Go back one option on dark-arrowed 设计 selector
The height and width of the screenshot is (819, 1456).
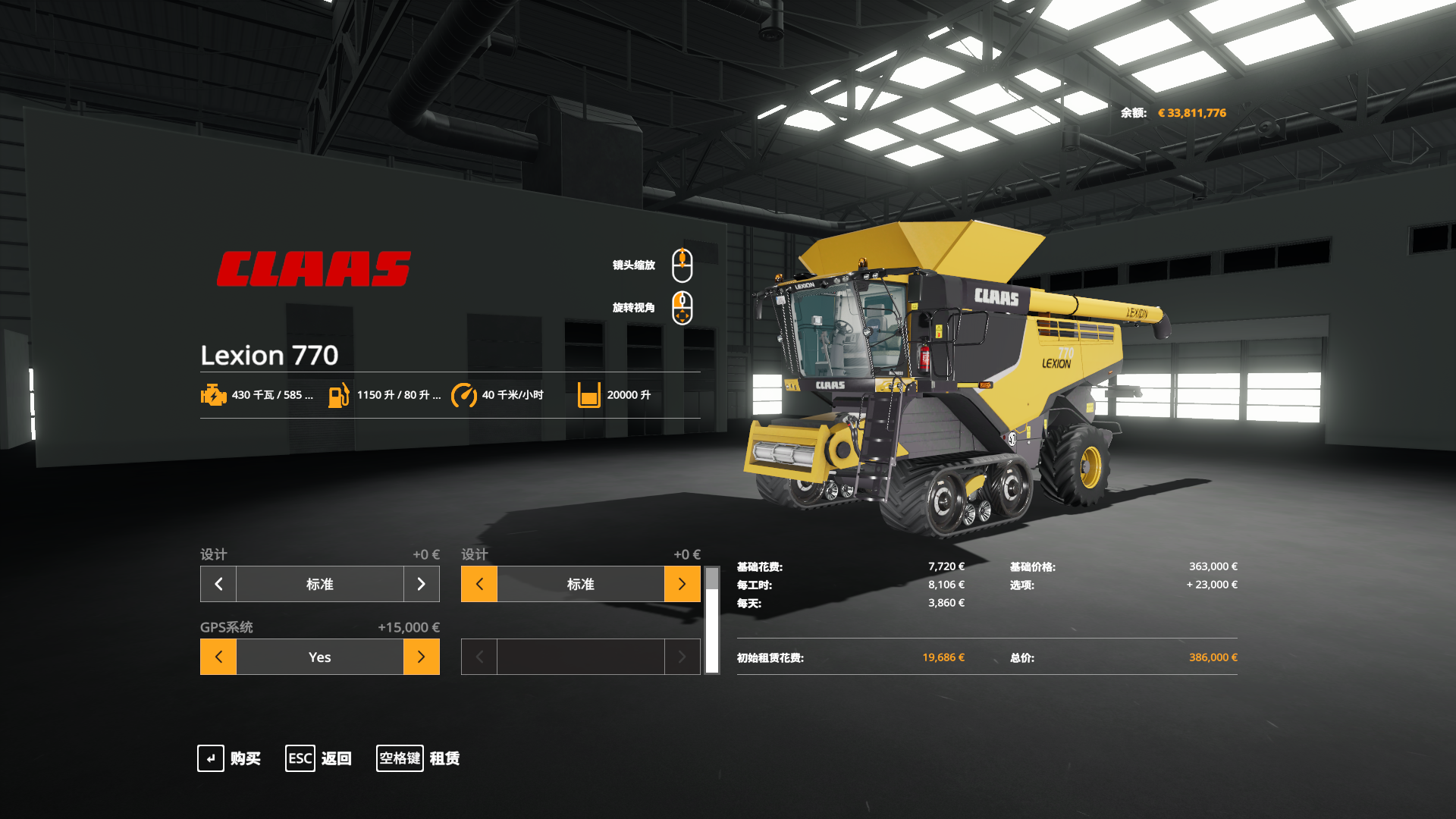click(x=218, y=584)
